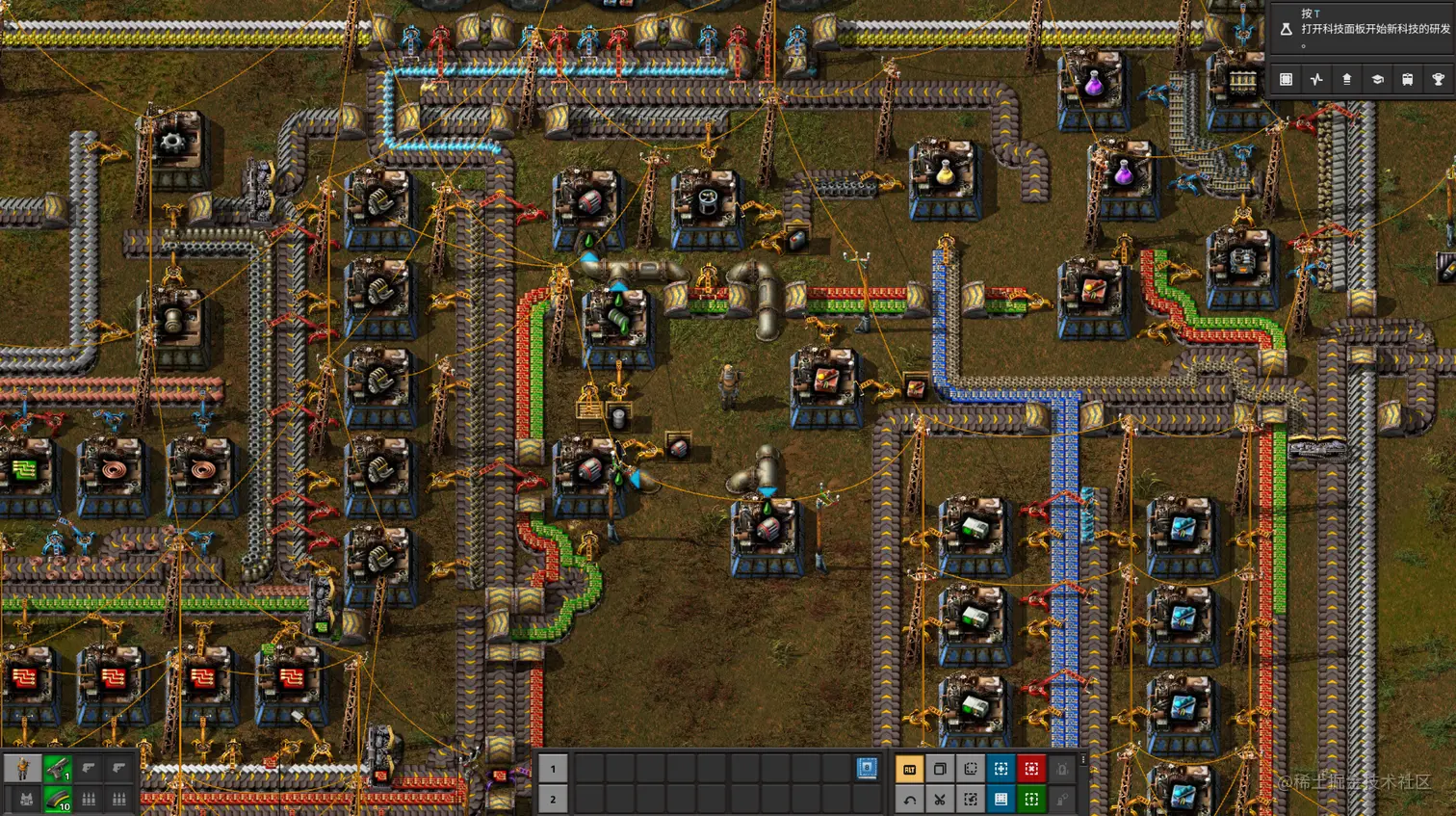Open the bonuses stacked-arrow icon
The image size is (1456, 816).
coord(1347,80)
